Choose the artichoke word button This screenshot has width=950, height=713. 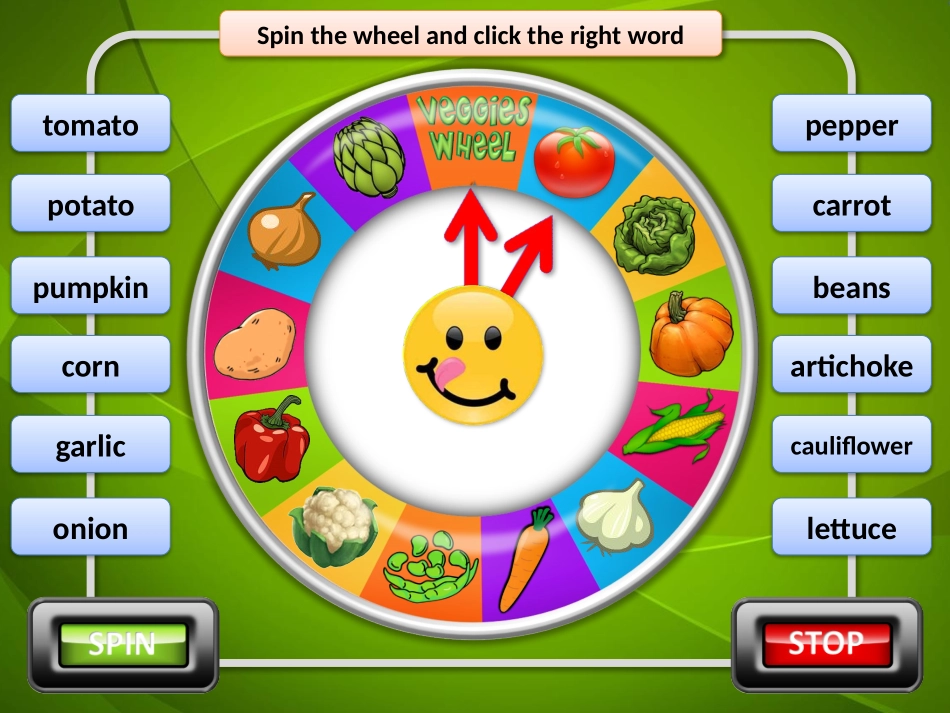pos(852,366)
